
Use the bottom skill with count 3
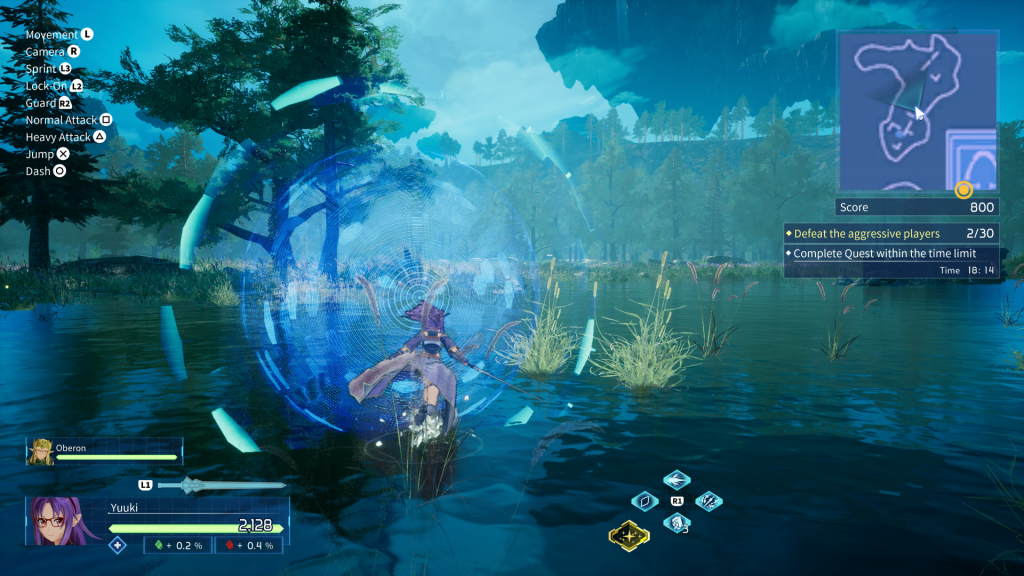point(677,522)
